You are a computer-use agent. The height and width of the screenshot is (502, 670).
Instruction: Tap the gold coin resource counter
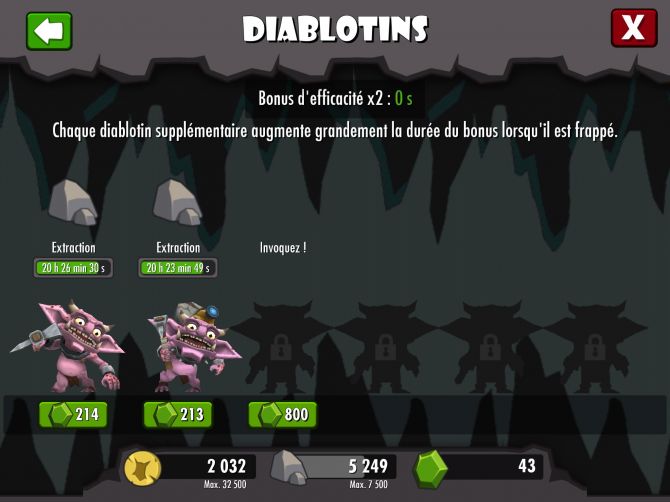192,467
